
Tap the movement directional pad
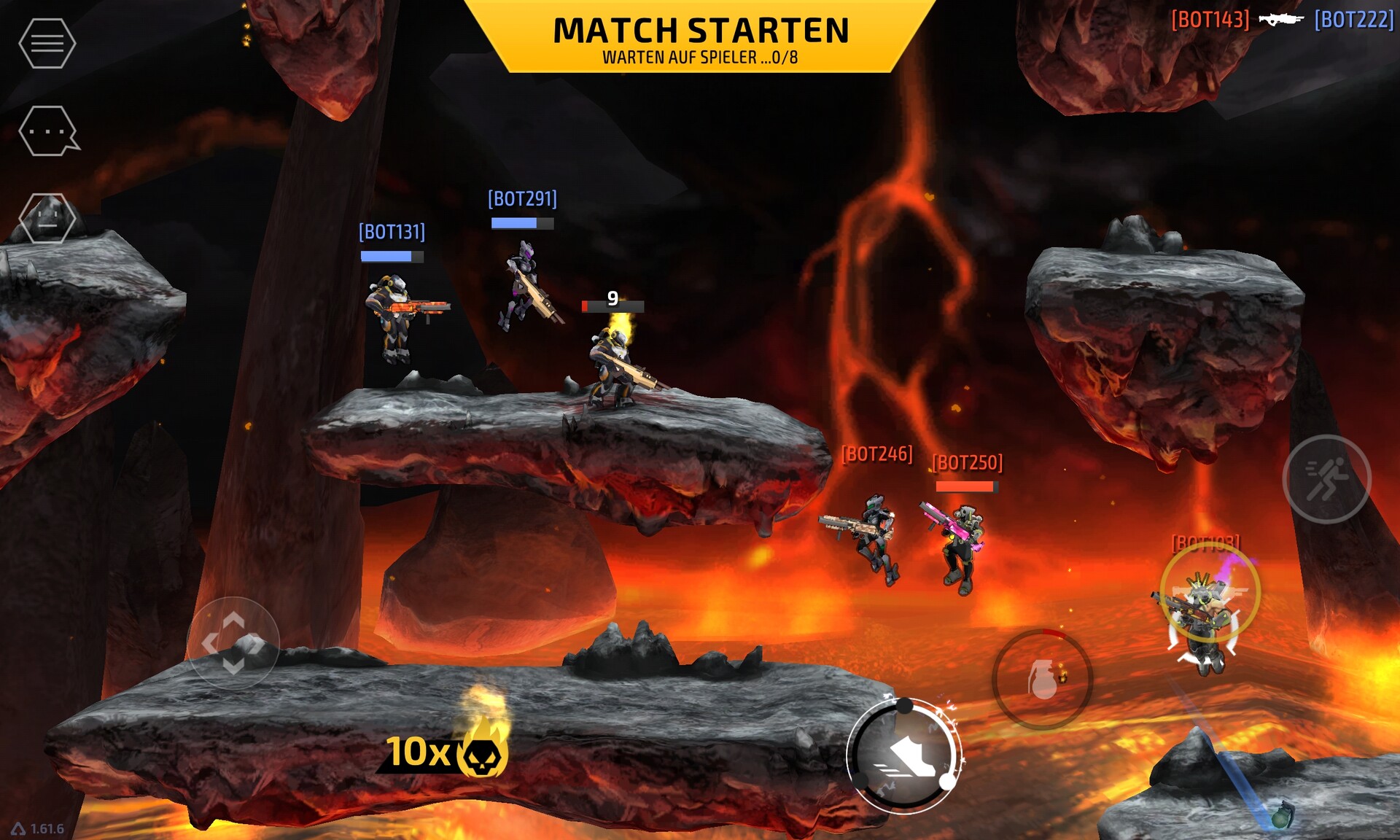coord(233,643)
